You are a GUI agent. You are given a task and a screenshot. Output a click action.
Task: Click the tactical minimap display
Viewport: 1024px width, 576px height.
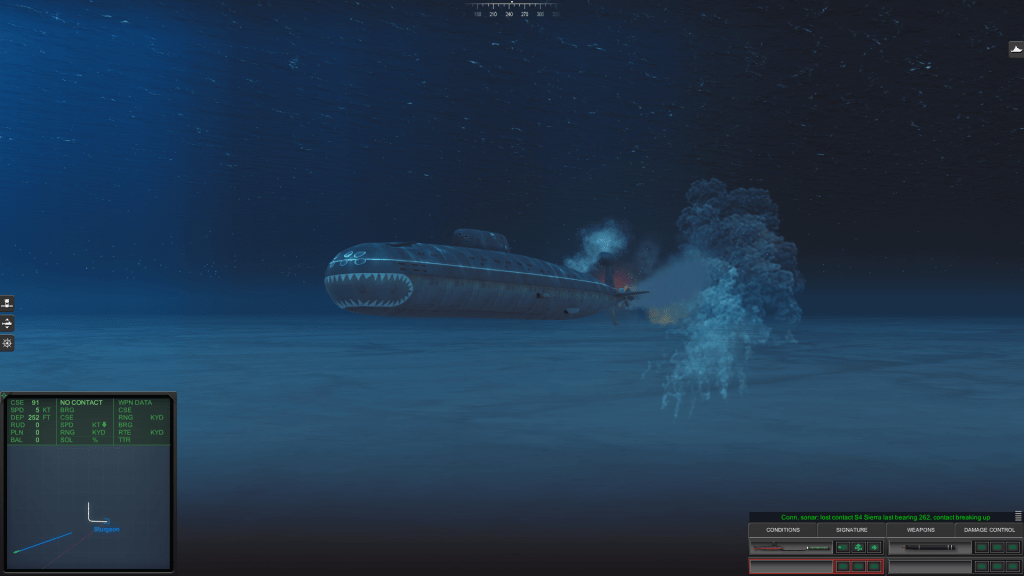(x=89, y=507)
